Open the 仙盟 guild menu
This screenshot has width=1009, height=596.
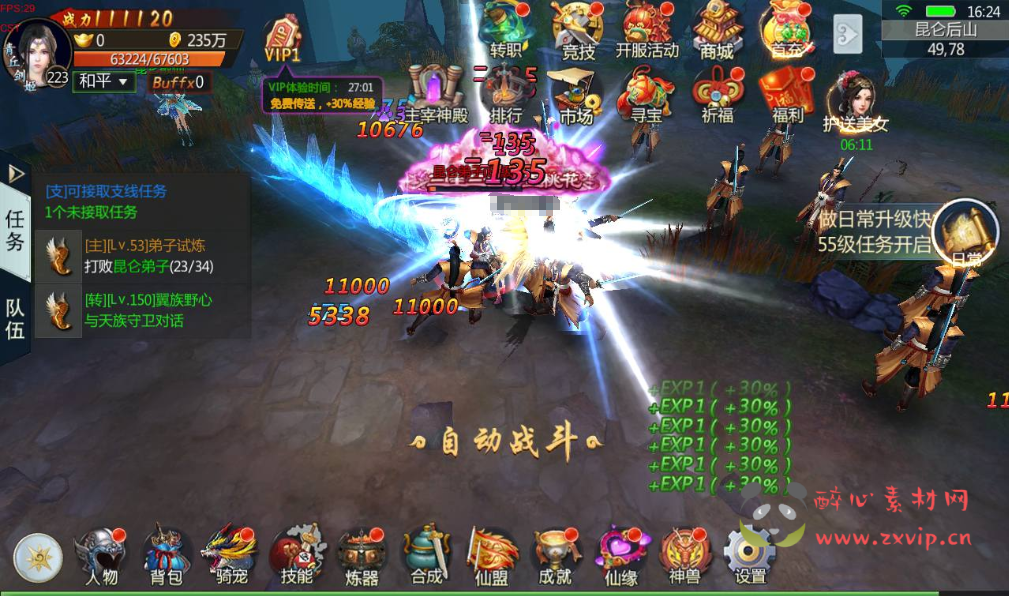coord(492,555)
